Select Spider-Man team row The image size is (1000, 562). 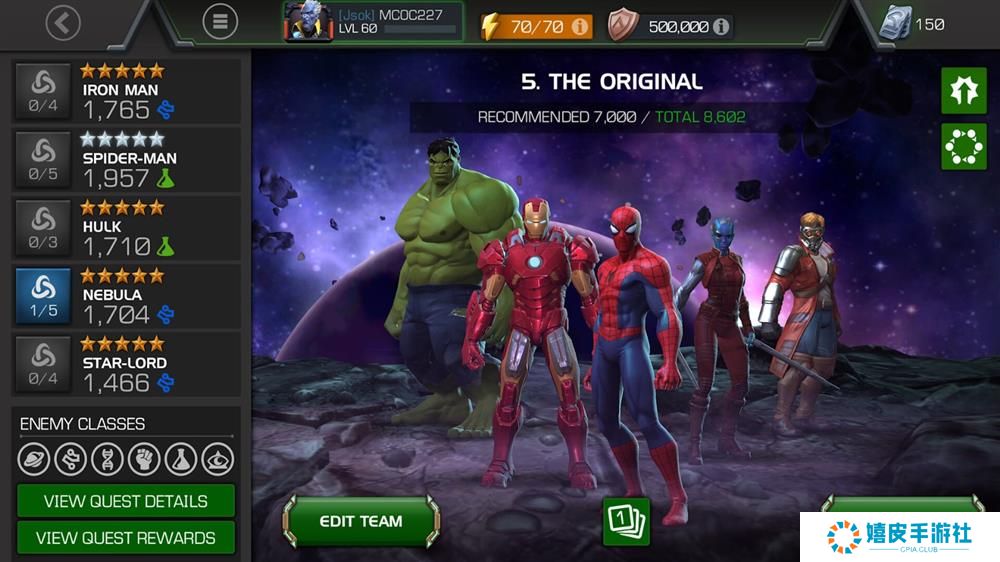[x=127, y=159]
